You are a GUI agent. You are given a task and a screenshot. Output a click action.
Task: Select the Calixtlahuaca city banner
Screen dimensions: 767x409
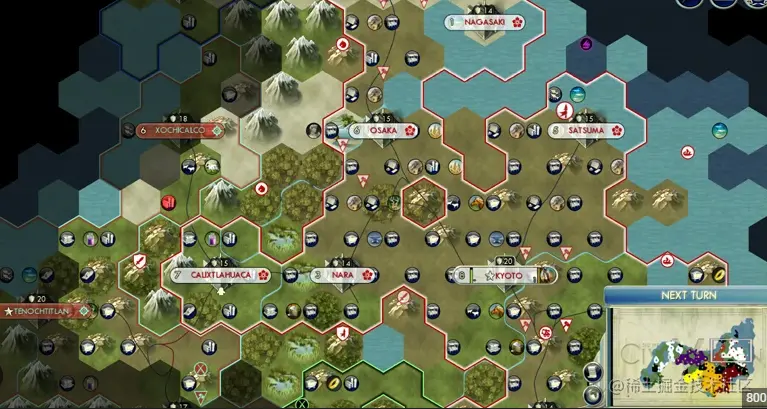(220, 275)
